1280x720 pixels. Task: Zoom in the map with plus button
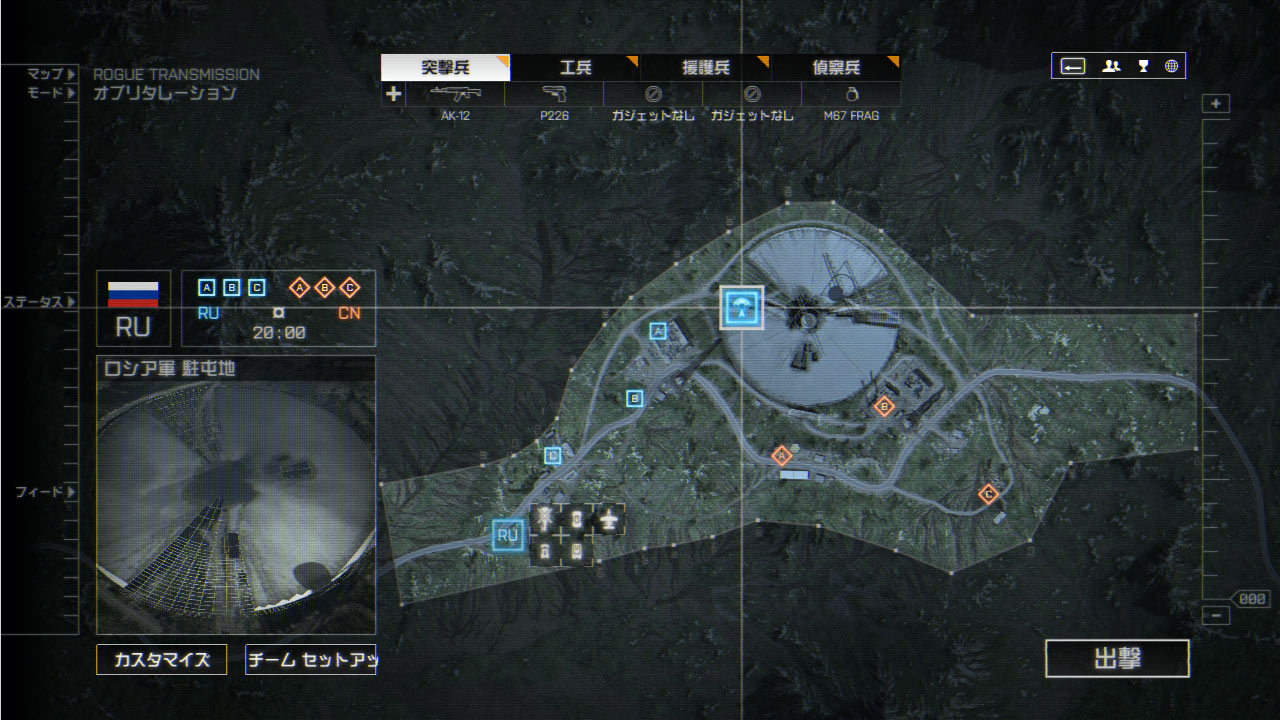click(x=1216, y=104)
